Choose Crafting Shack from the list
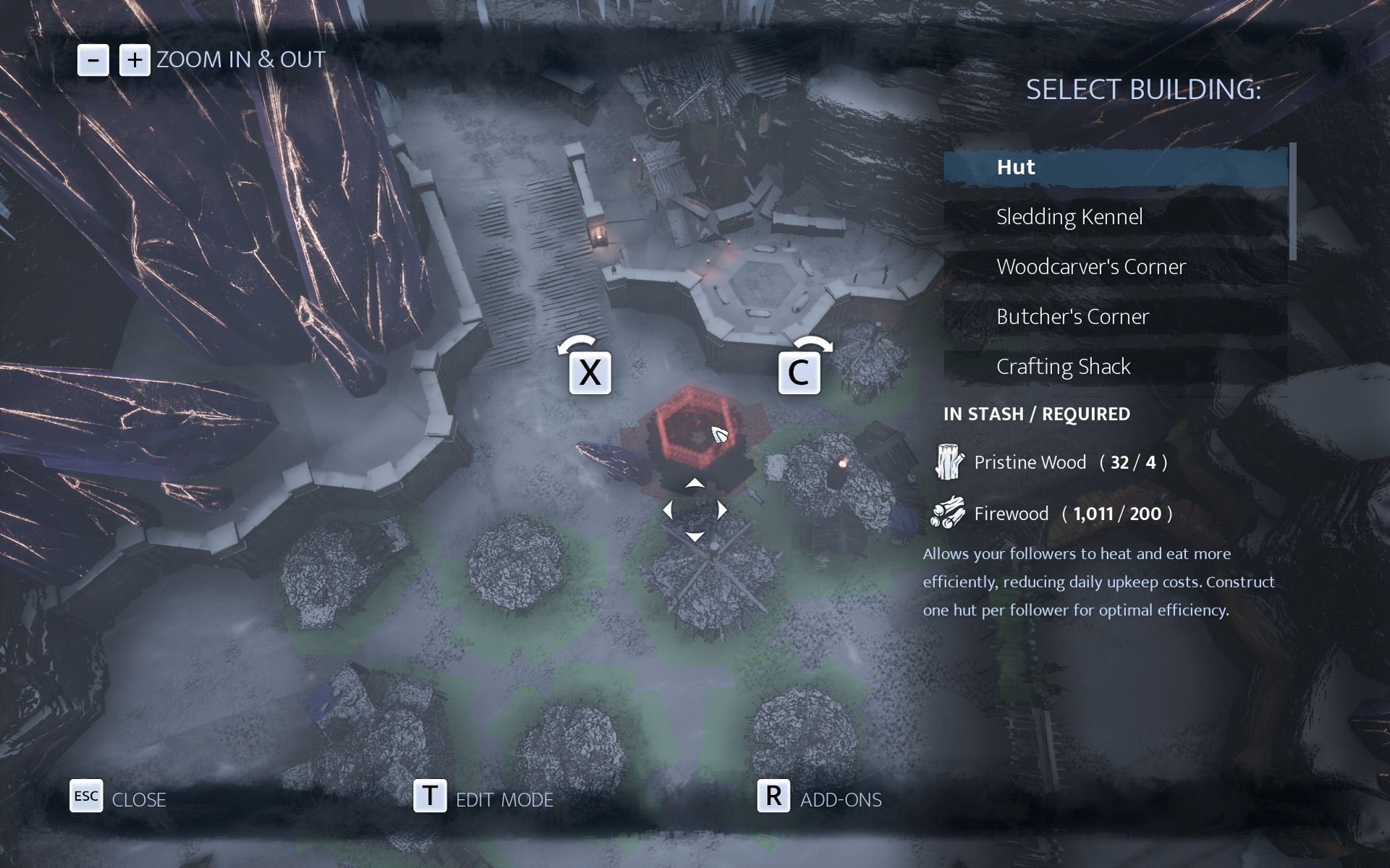 tap(1114, 367)
